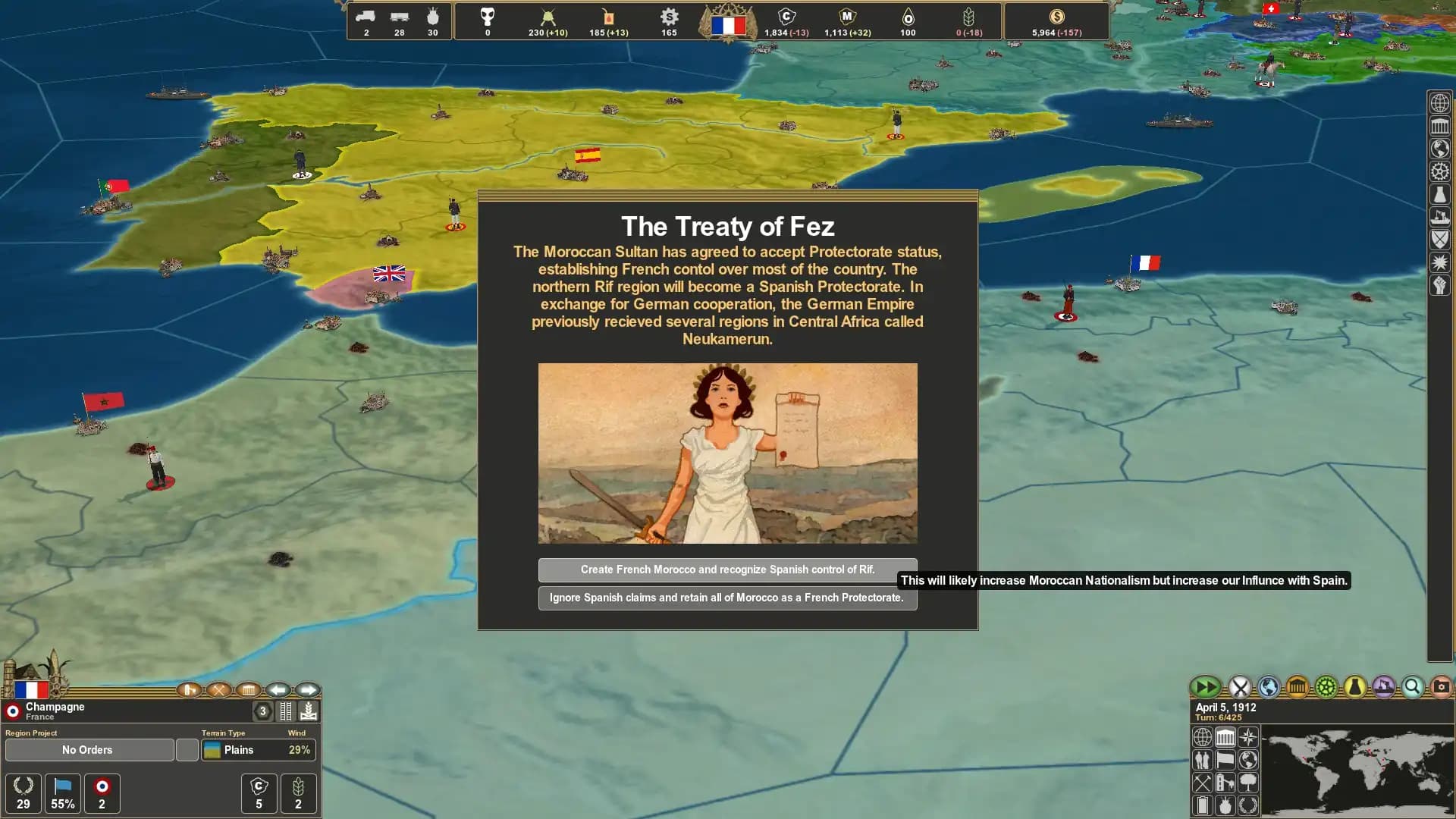Image resolution: width=1456 pixels, height=819 pixels.
Task: Toggle the tree resources minimap overlay
Action: 1248,783
